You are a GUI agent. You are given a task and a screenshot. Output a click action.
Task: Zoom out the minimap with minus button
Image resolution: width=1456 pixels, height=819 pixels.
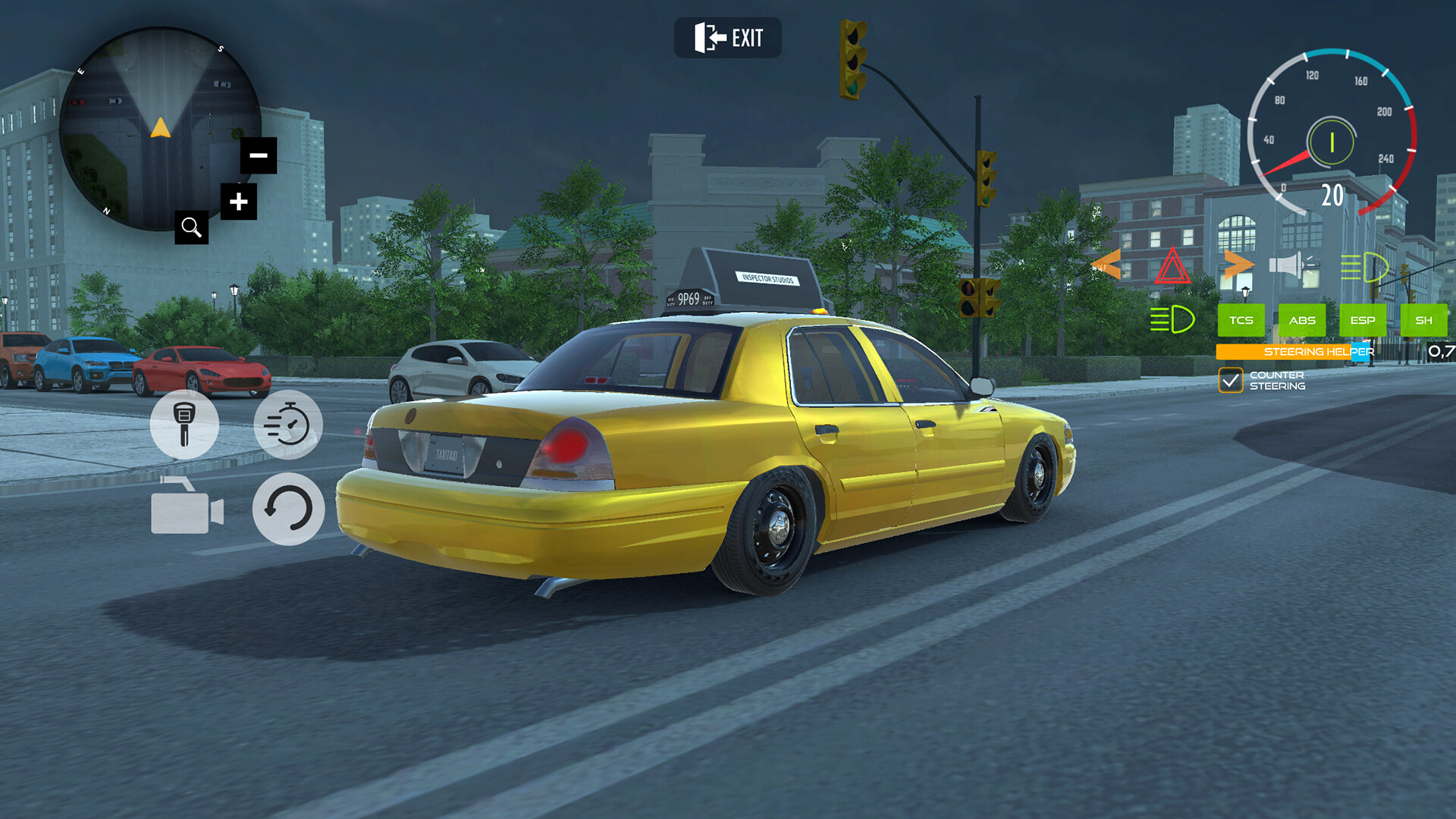(259, 155)
